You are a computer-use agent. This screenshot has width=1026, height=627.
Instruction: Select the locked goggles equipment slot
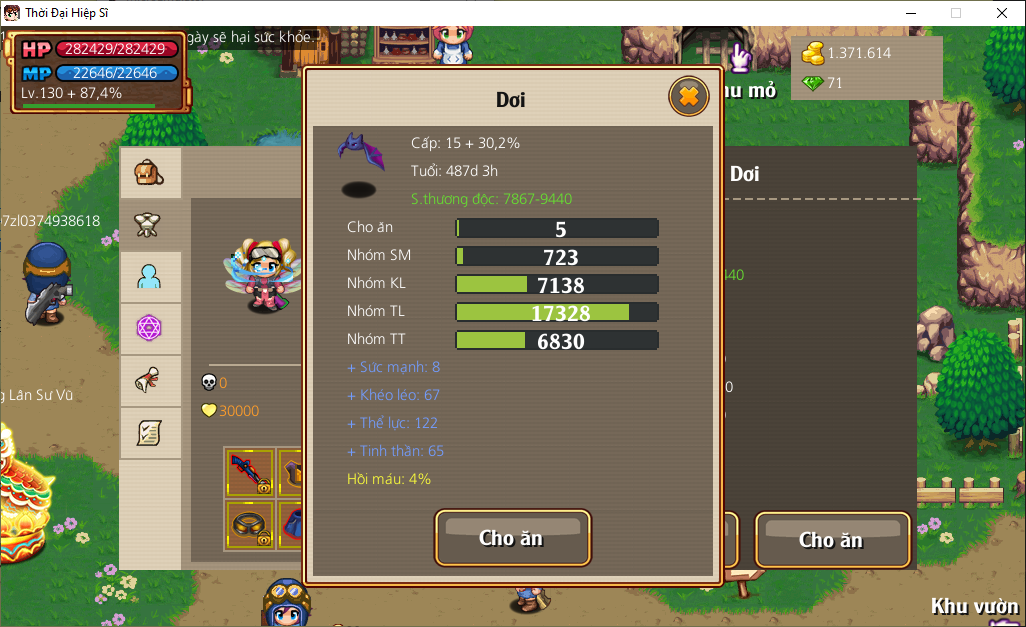pos(249,524)
